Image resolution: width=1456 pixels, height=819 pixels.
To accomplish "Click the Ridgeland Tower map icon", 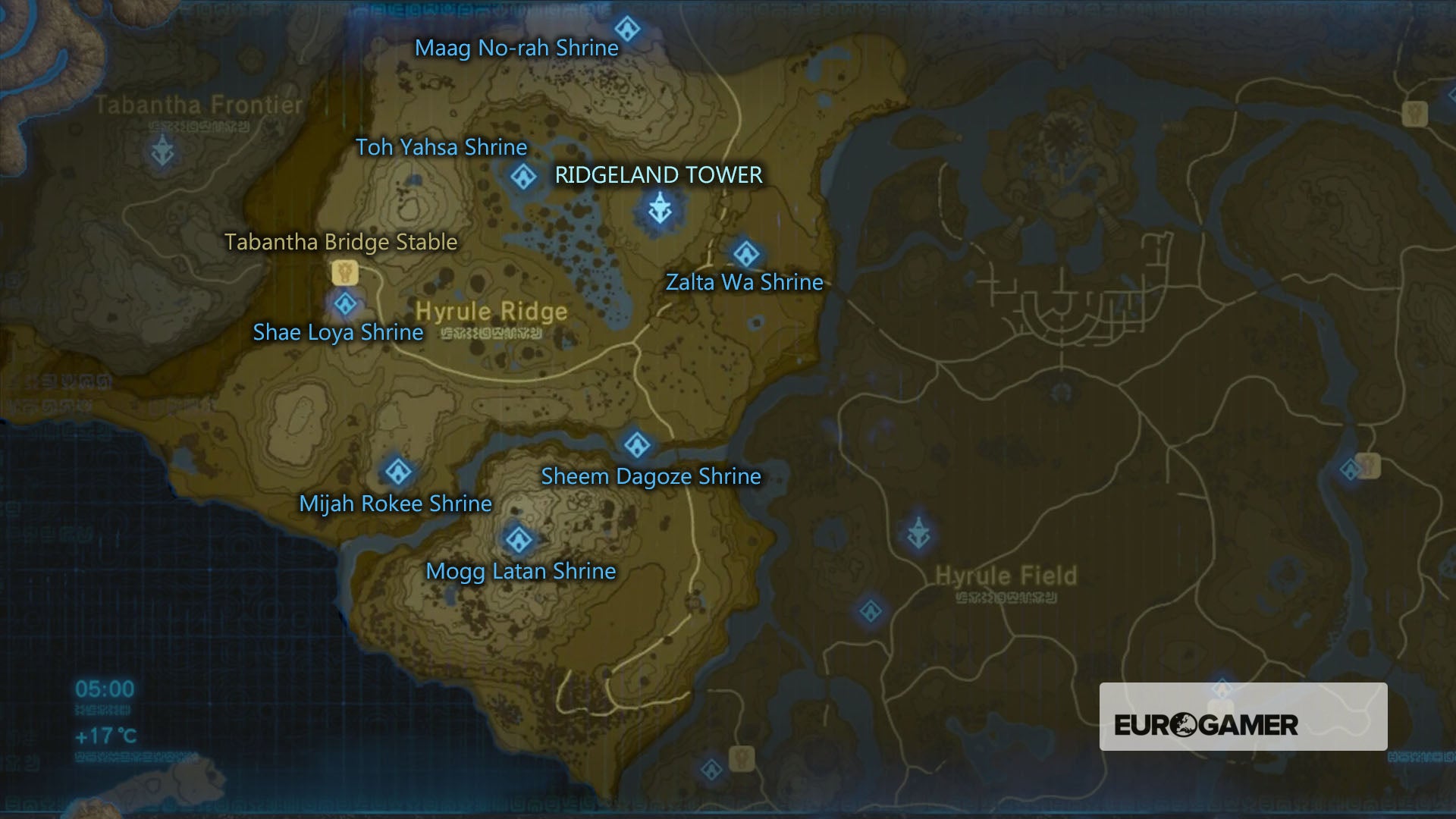I will [658, 210].
